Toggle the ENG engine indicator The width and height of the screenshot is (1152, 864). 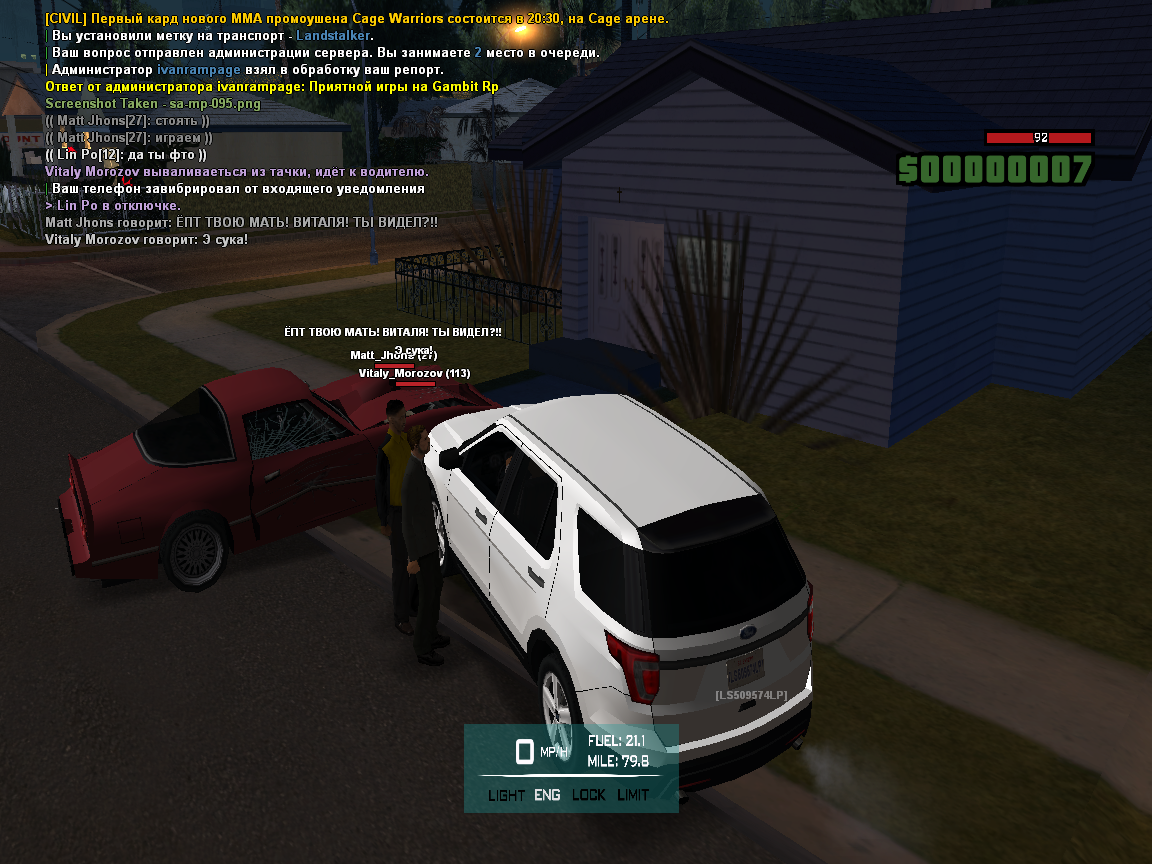(547, 795)
